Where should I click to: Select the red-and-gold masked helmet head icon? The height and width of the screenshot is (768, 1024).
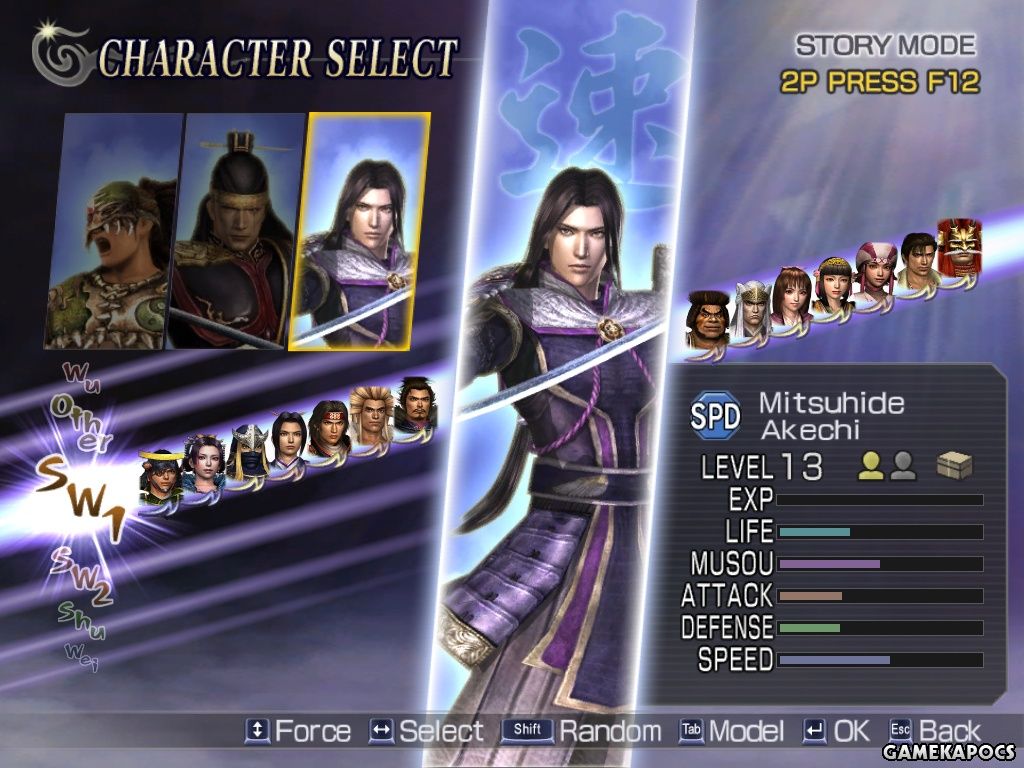tap(960, 246)
